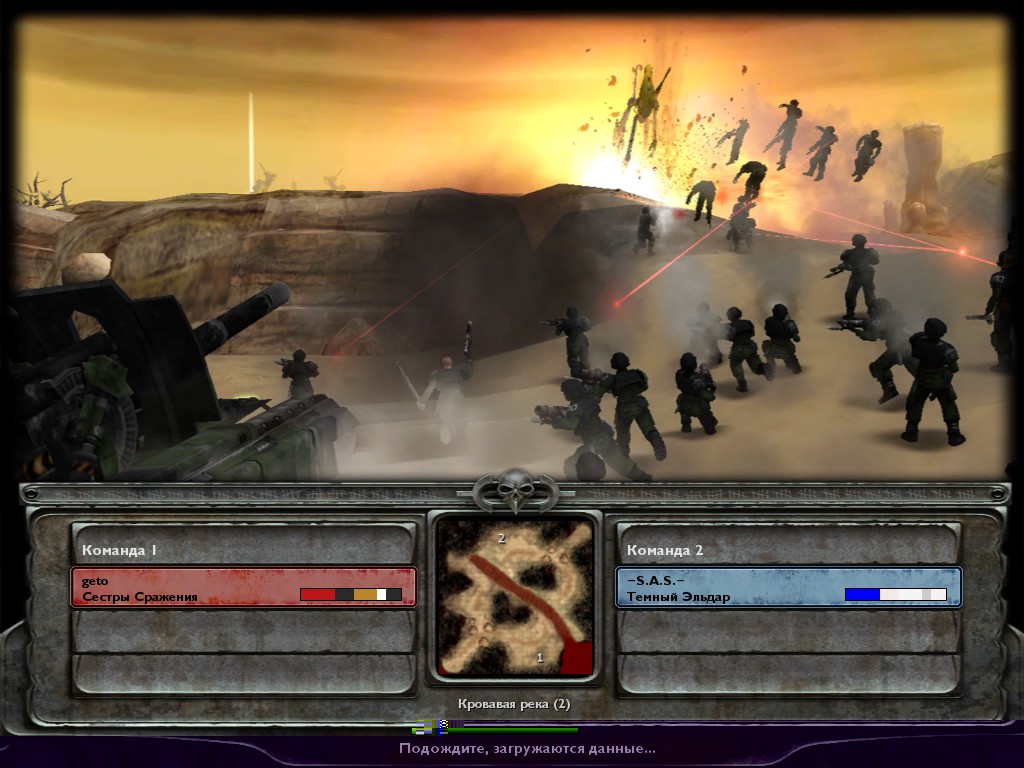The width and height of the screenshot is (1024, 768).
Task: Click the Команда 2 team header
Action: (x=788, y=549)
